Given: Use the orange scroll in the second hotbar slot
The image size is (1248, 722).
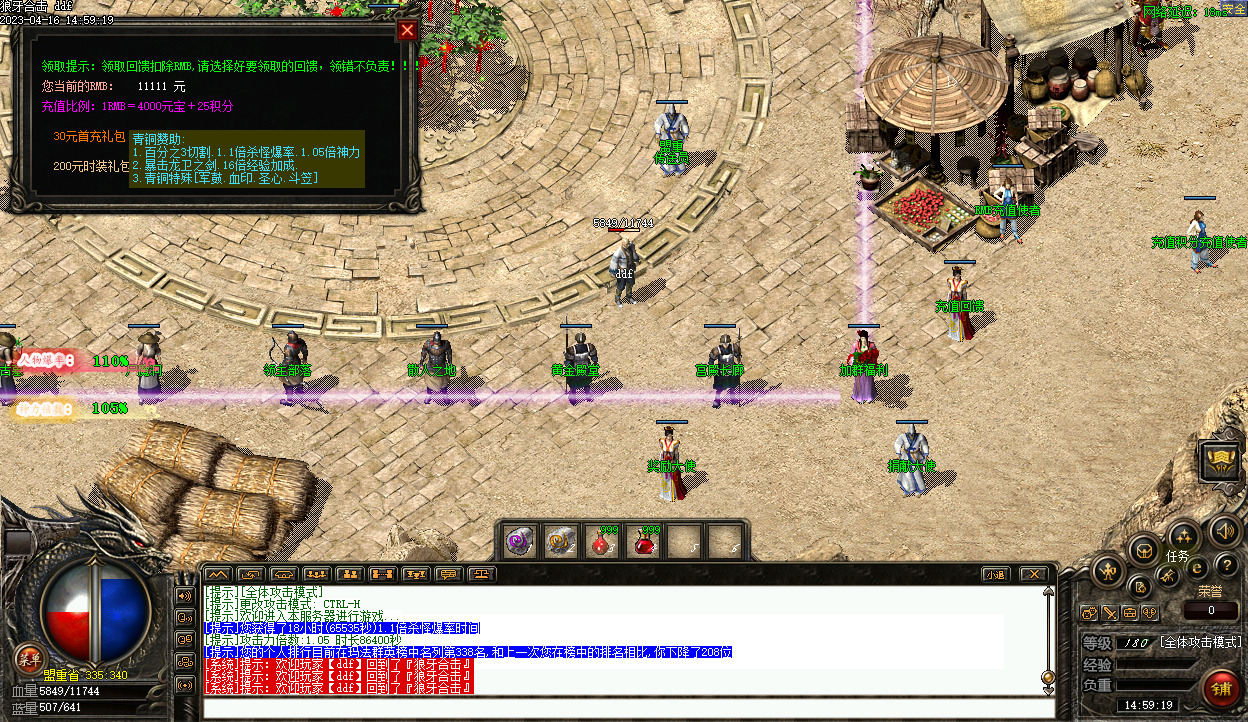Looking at the screenshot, I should (560, 542).
